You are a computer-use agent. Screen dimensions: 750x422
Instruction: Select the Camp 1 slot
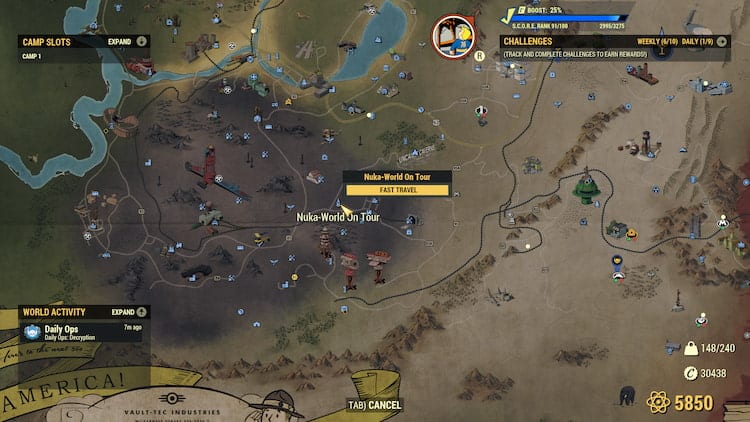click(x=31, y=56)
